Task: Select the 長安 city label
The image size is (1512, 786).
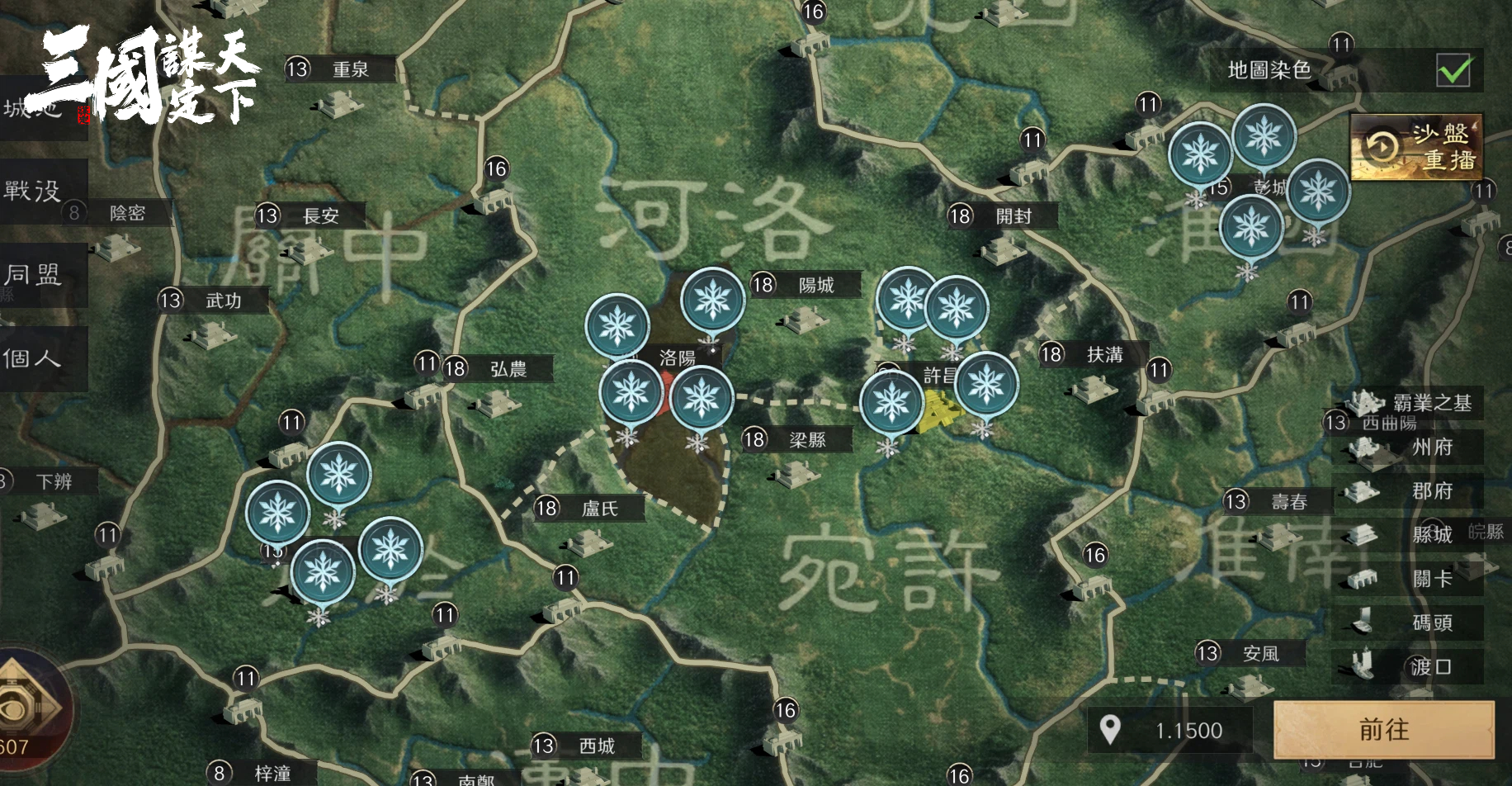Action: (320, 216)
